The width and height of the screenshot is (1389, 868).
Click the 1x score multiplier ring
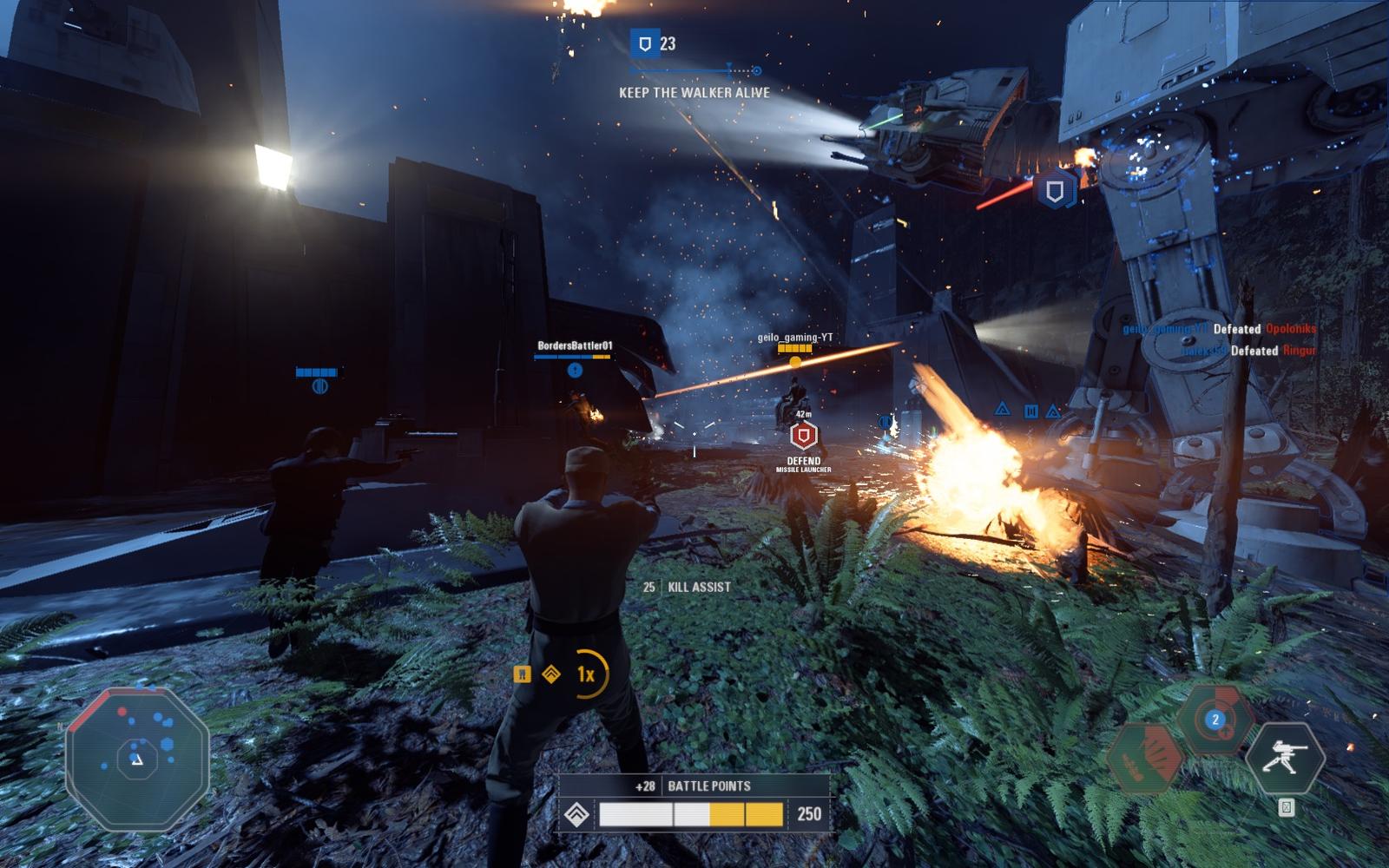[x=588, y=674]
